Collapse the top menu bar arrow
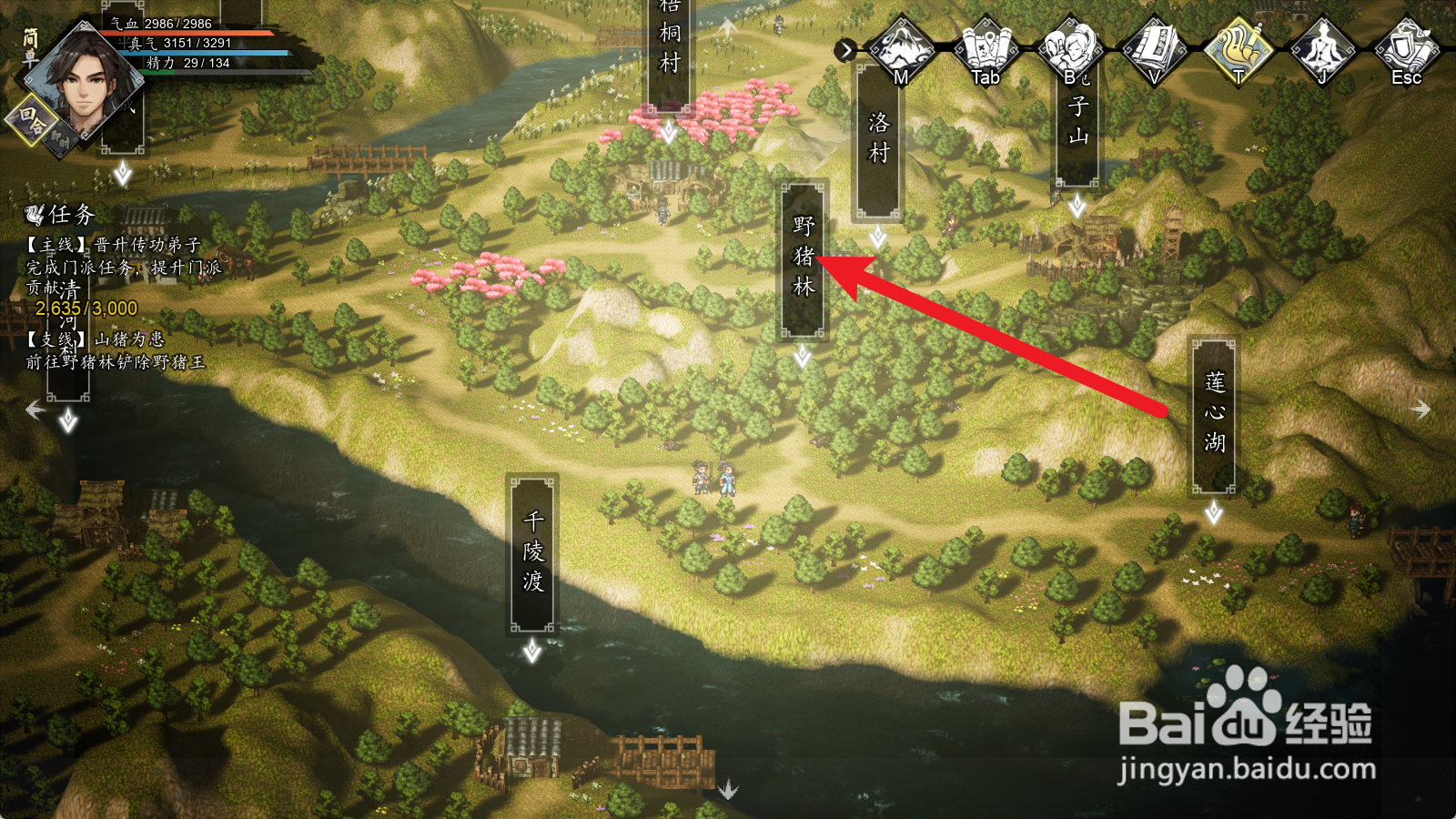1456x819 pixels. pos(846,50)
